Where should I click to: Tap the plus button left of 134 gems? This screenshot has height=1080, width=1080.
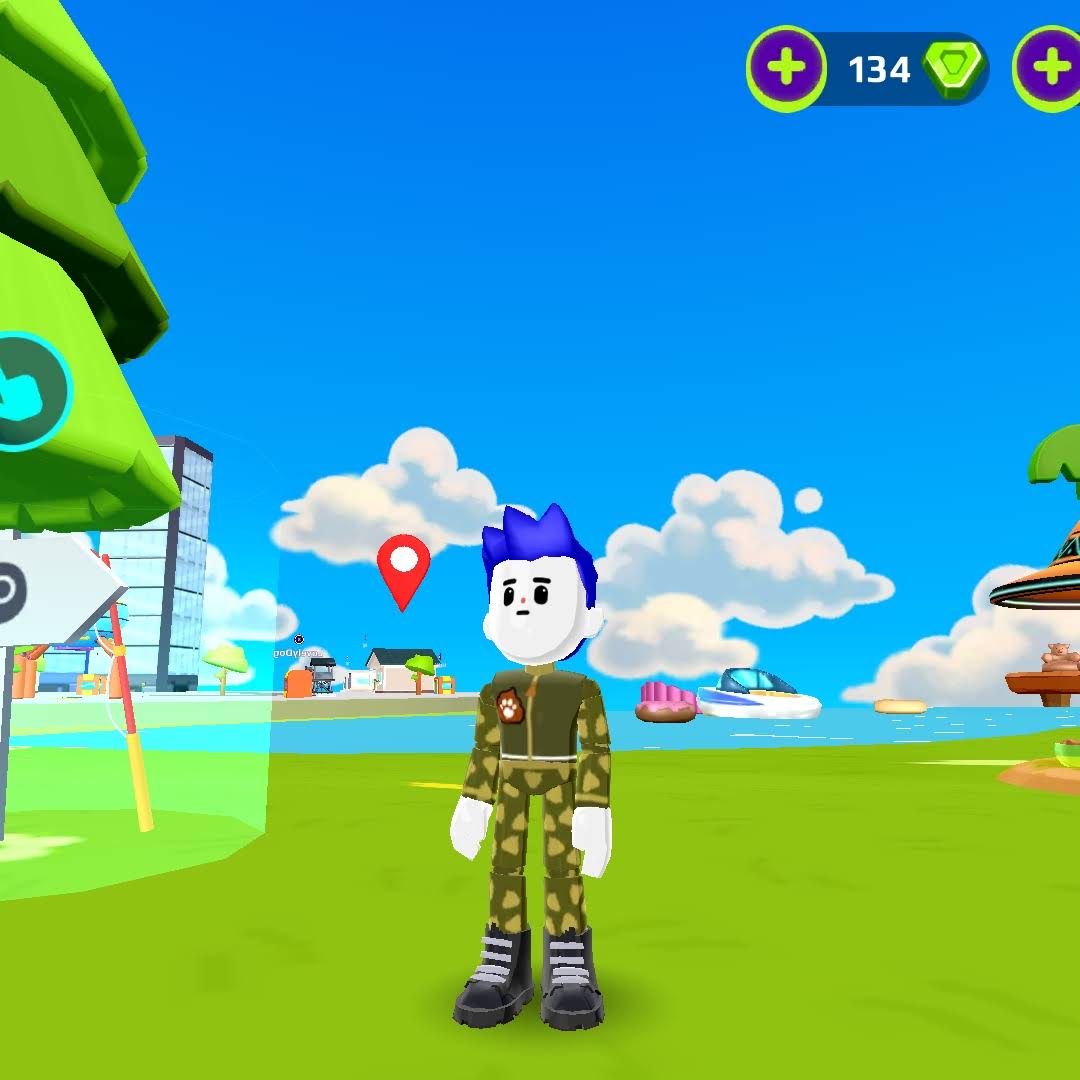[787, 68]
